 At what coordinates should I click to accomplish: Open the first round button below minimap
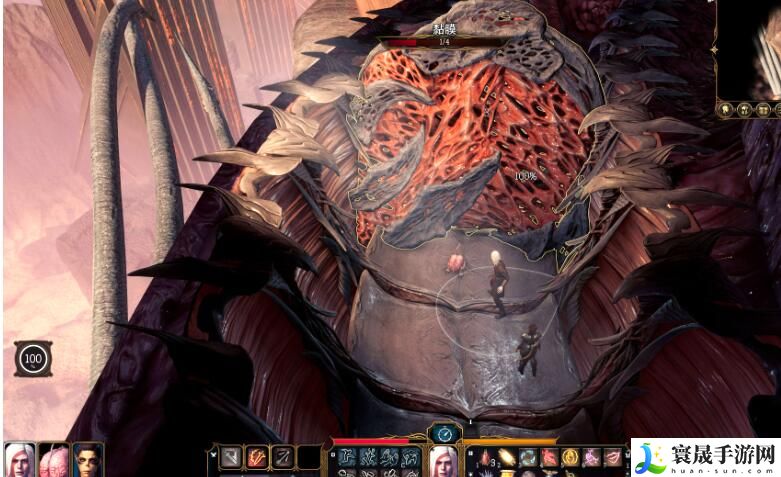(724, 109)
